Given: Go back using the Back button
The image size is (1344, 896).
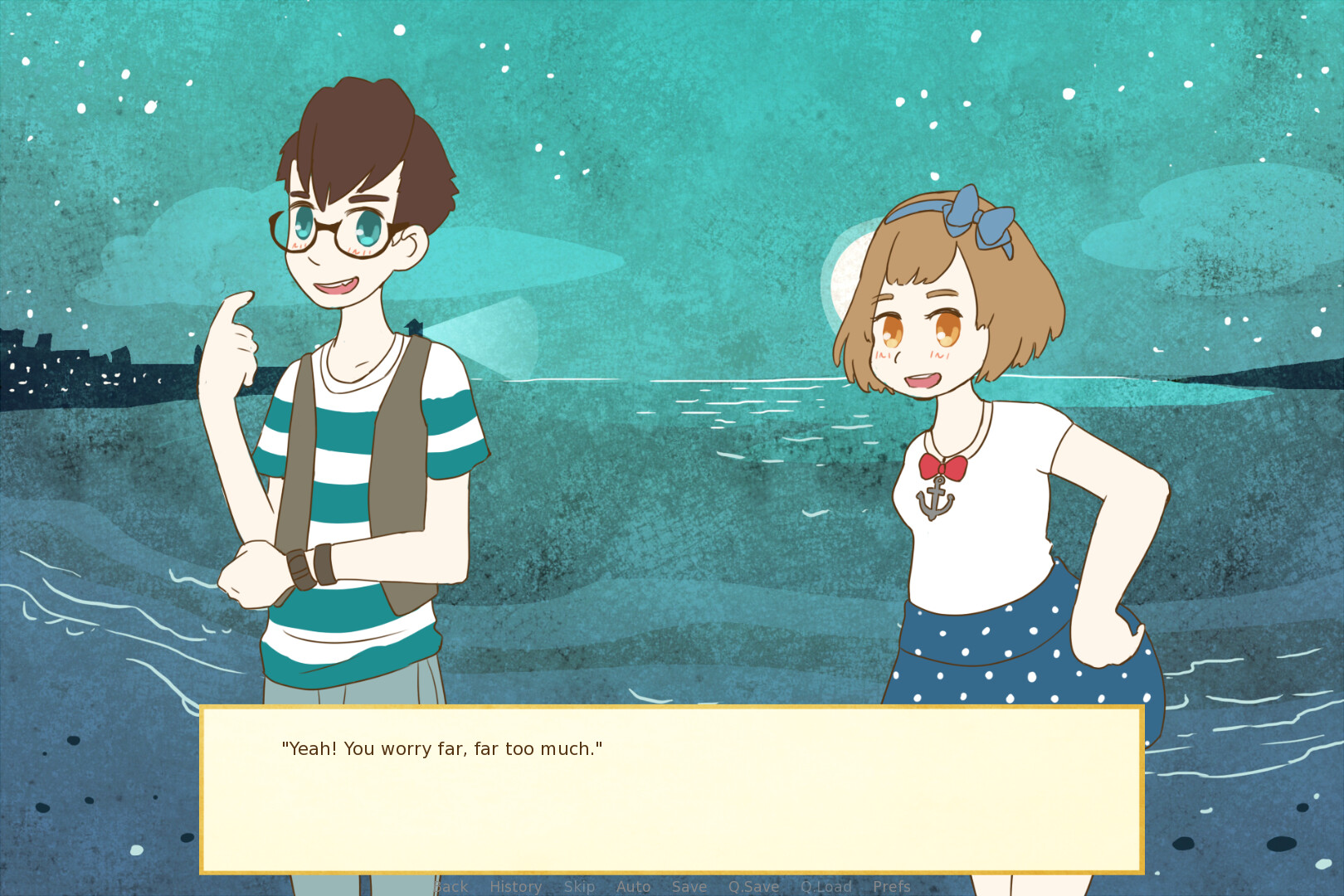Looking at the screenshot, I should pyautogui.click(x=451, y=886).
